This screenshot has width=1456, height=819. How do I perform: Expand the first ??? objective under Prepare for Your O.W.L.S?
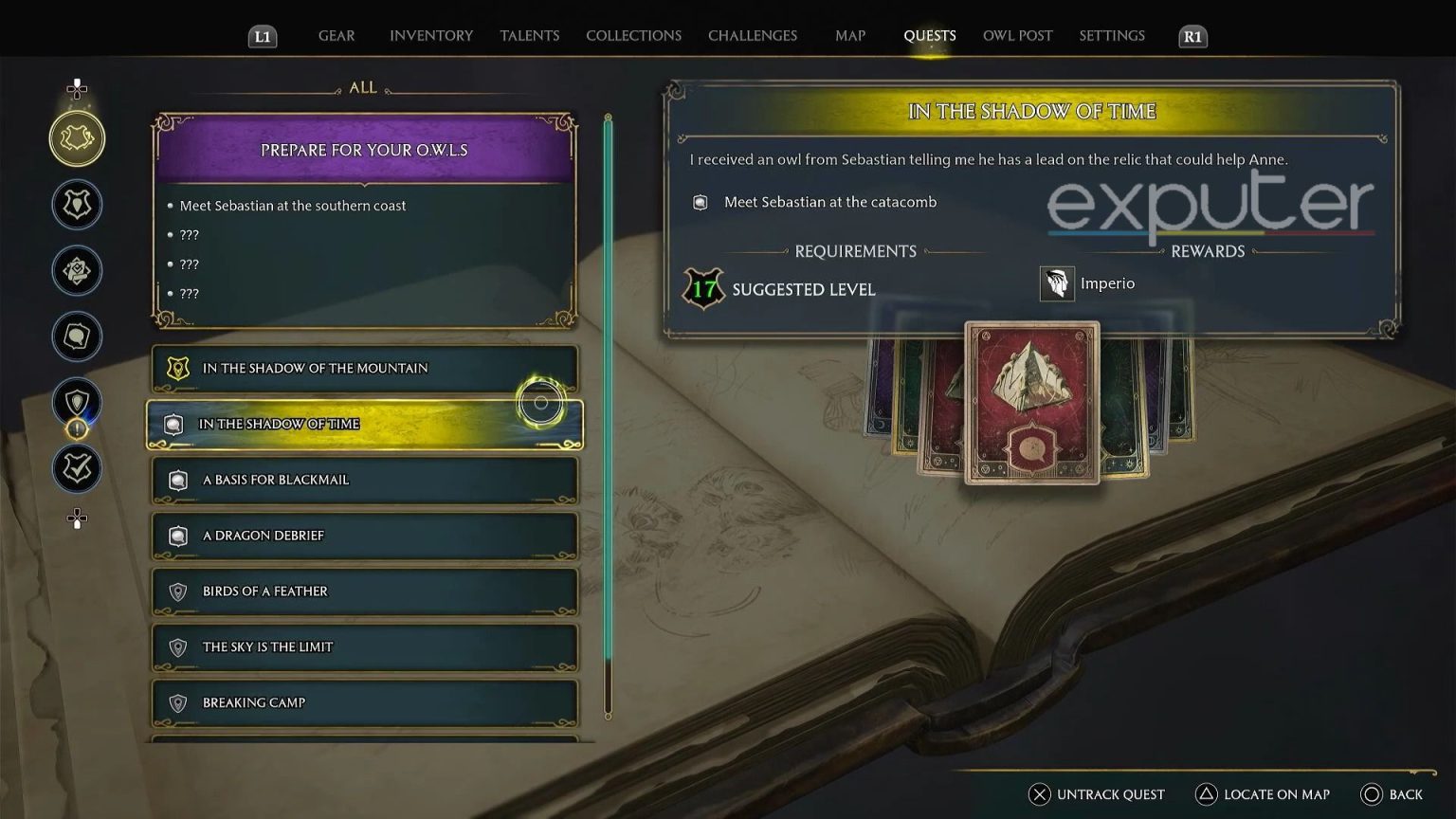(x=189, y=235)
